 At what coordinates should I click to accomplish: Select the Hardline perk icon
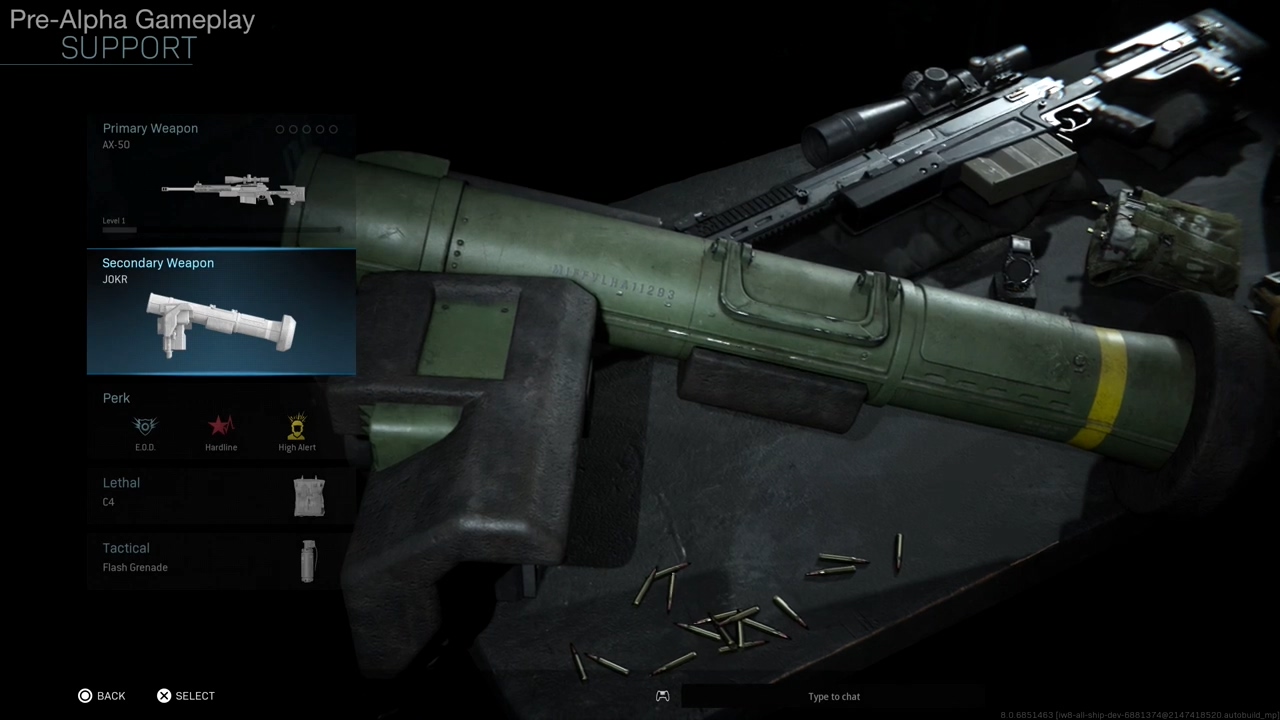[x=221, y=428]
